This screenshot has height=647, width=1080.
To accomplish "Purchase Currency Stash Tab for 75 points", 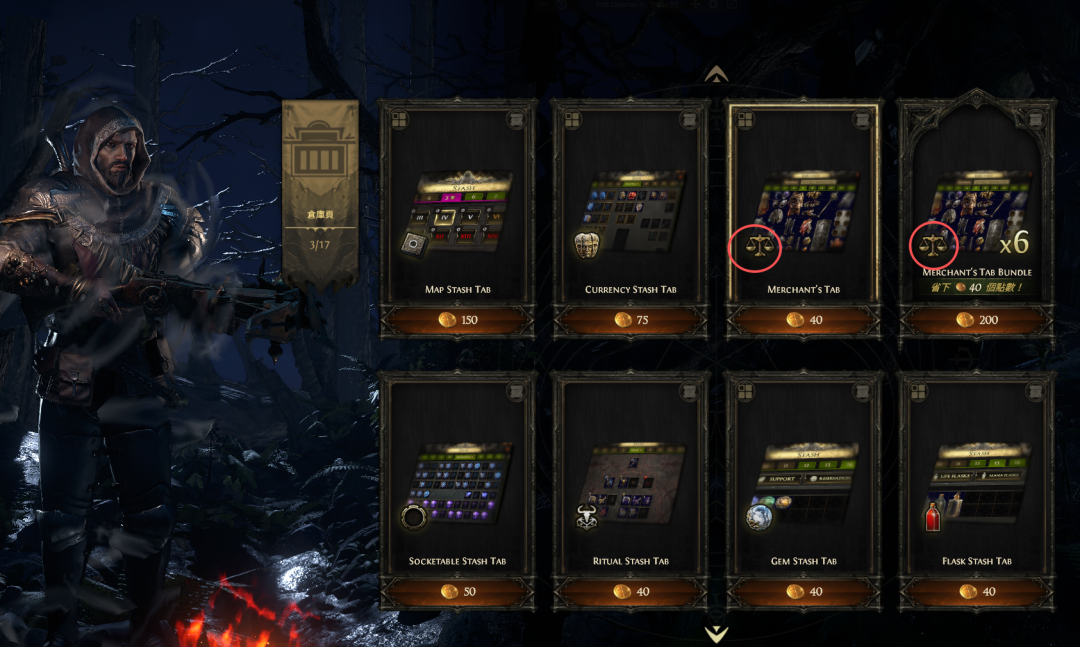I will point(630,320).
